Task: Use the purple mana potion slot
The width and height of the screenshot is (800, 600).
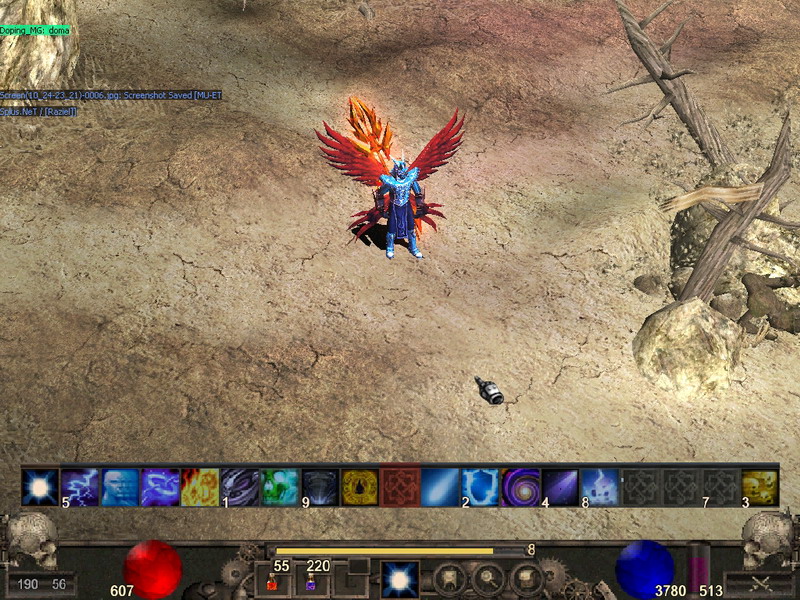Action: coord(312,582)
